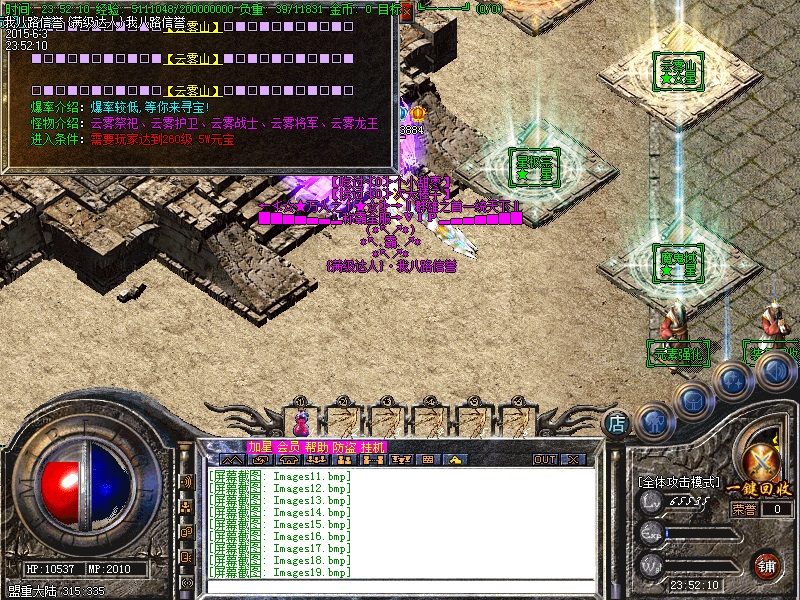Open the 会员 membership link

coord(288,446)
